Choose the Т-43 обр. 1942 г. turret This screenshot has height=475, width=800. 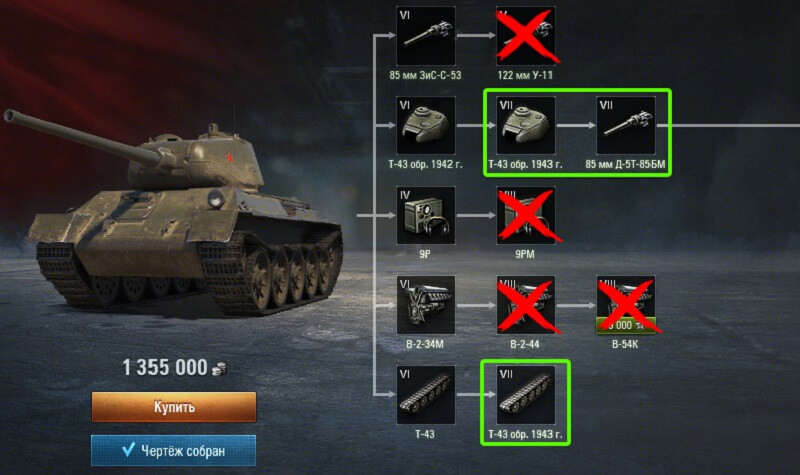tap(427, 126)
